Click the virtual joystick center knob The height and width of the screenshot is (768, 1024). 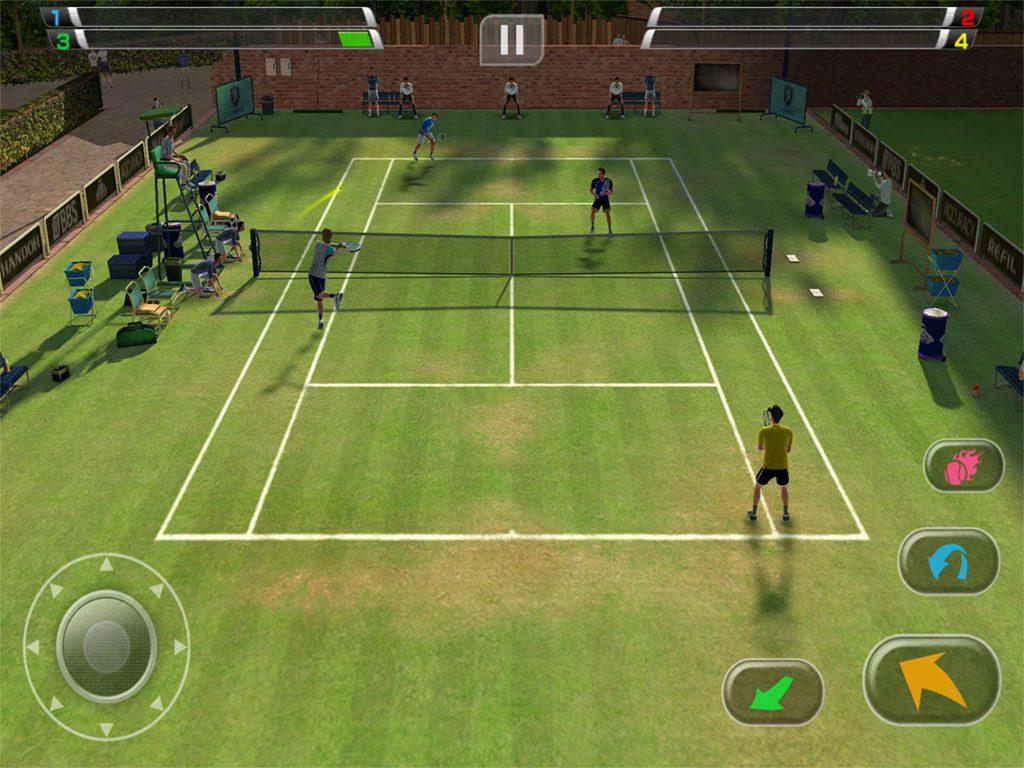click(106, 646)
